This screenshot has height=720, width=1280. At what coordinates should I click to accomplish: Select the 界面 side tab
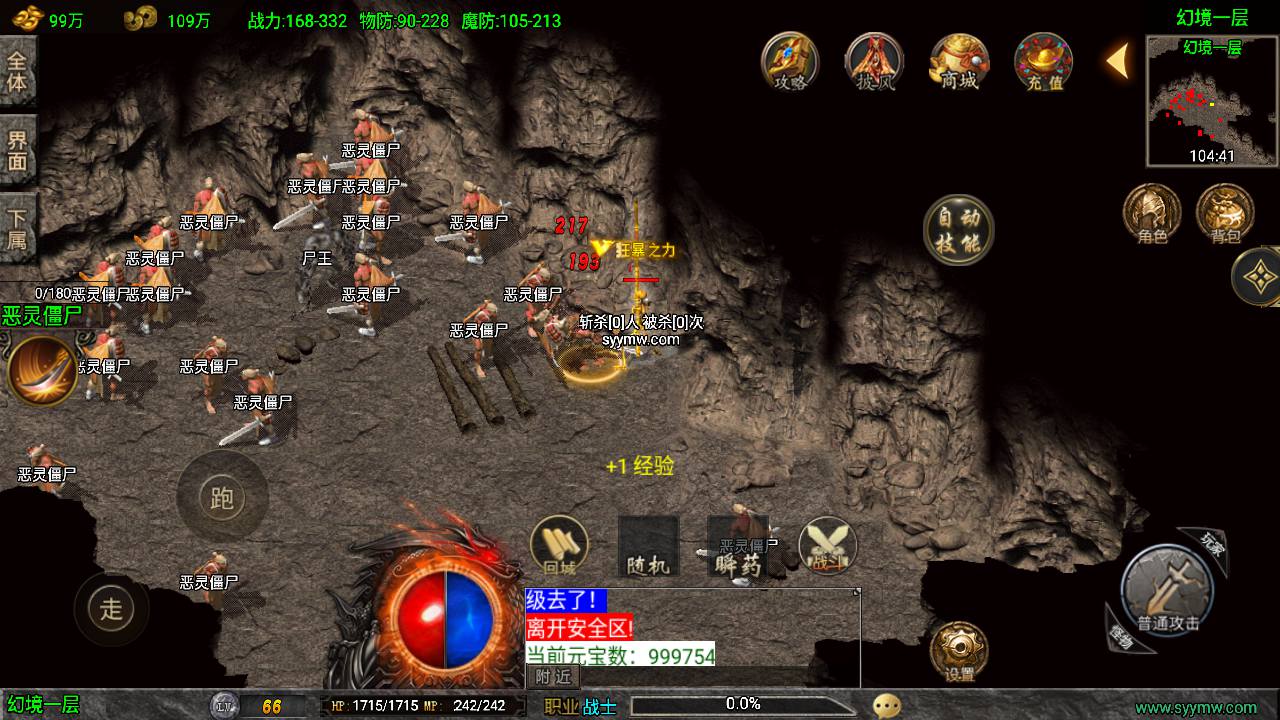tap(18, 150)
